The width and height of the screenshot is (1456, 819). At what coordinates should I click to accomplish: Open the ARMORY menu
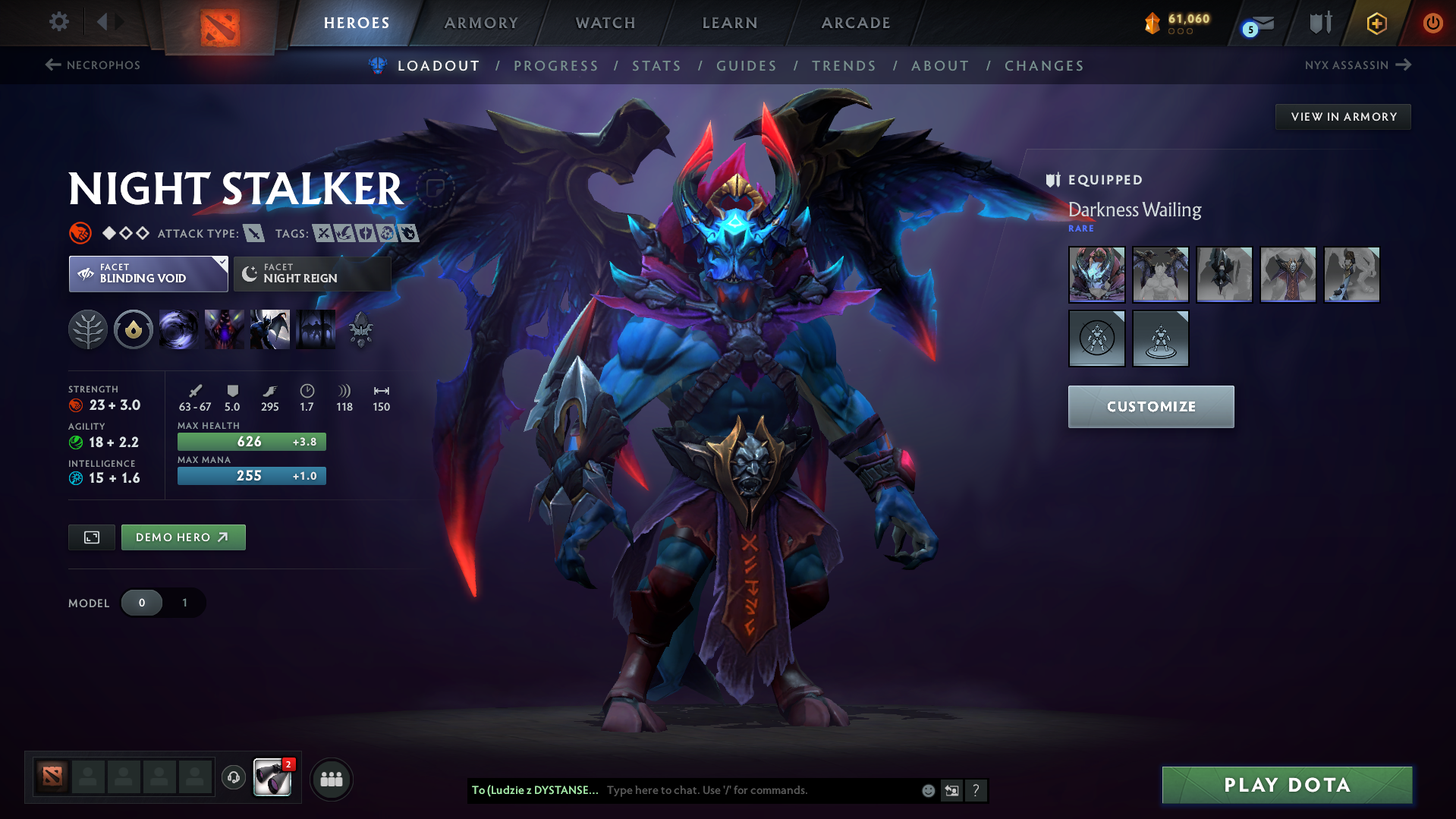pyautogui.click(x=481, y=23)
